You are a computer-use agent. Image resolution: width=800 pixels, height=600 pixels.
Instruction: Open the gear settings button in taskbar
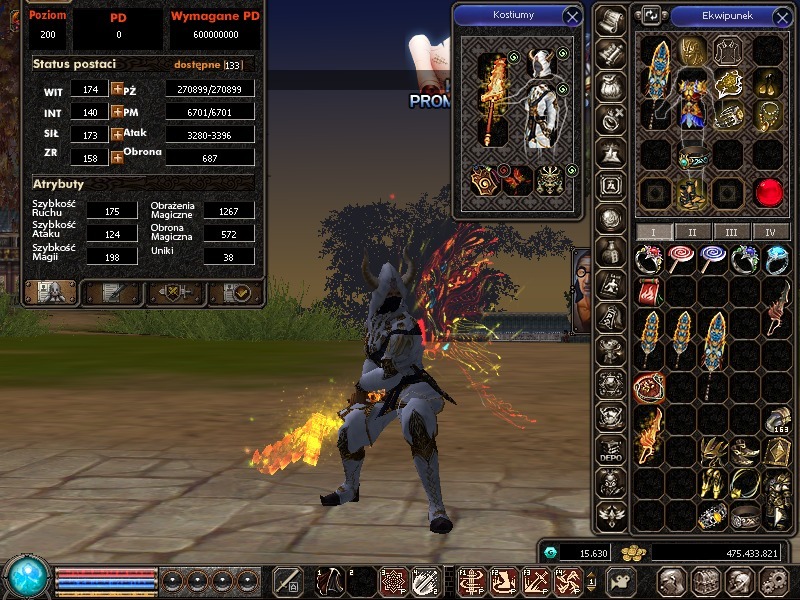(771, 581)
